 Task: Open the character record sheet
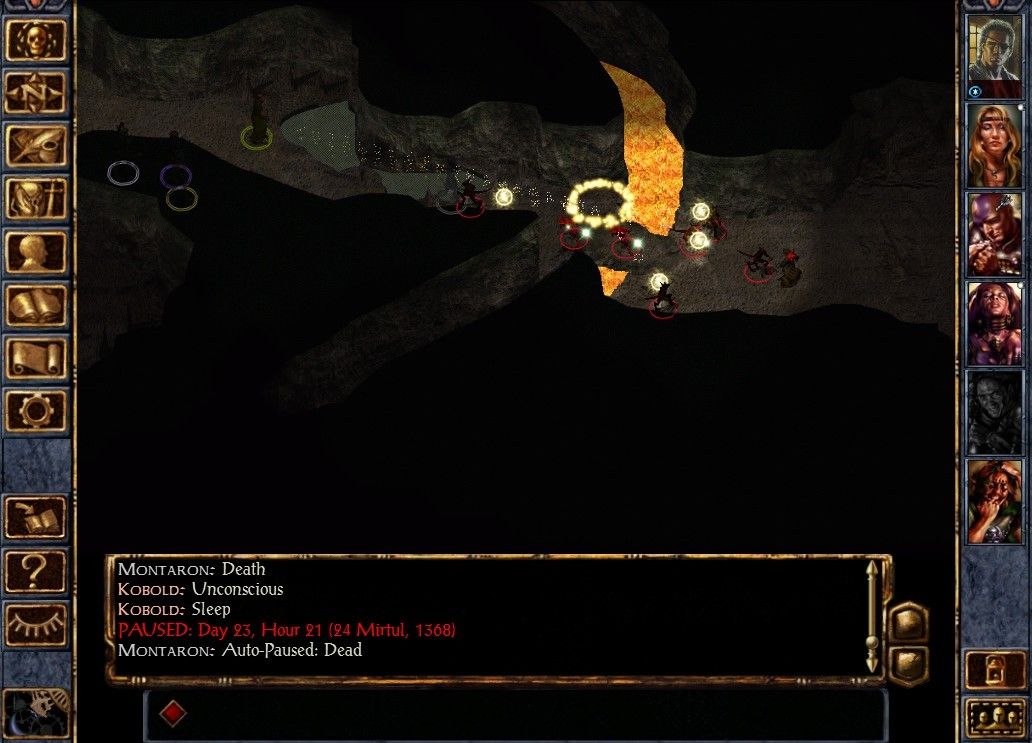[x=37, y=252]
